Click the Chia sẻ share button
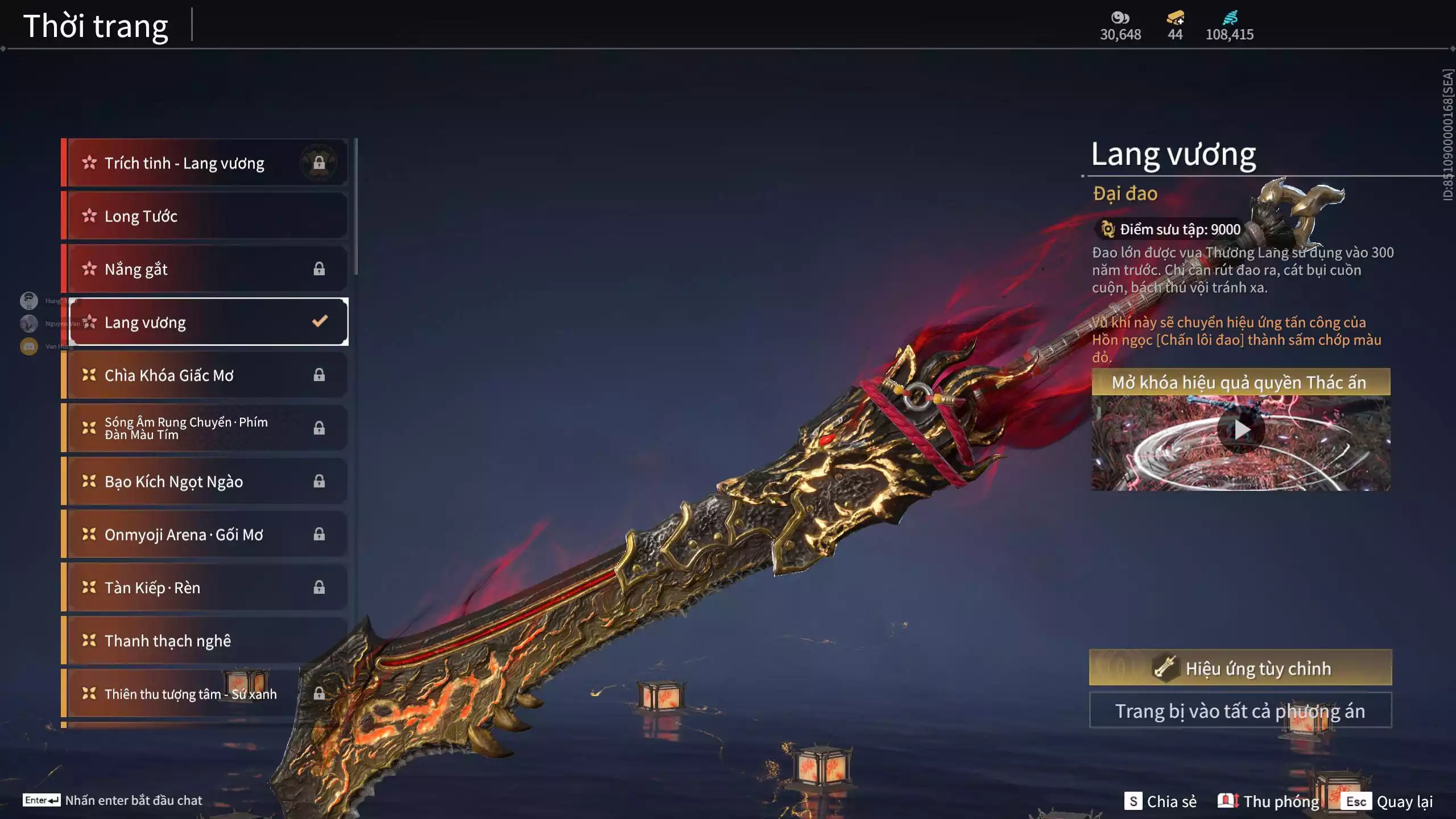This screenshot has height=819, width=1456. (x=1161, y=801)
